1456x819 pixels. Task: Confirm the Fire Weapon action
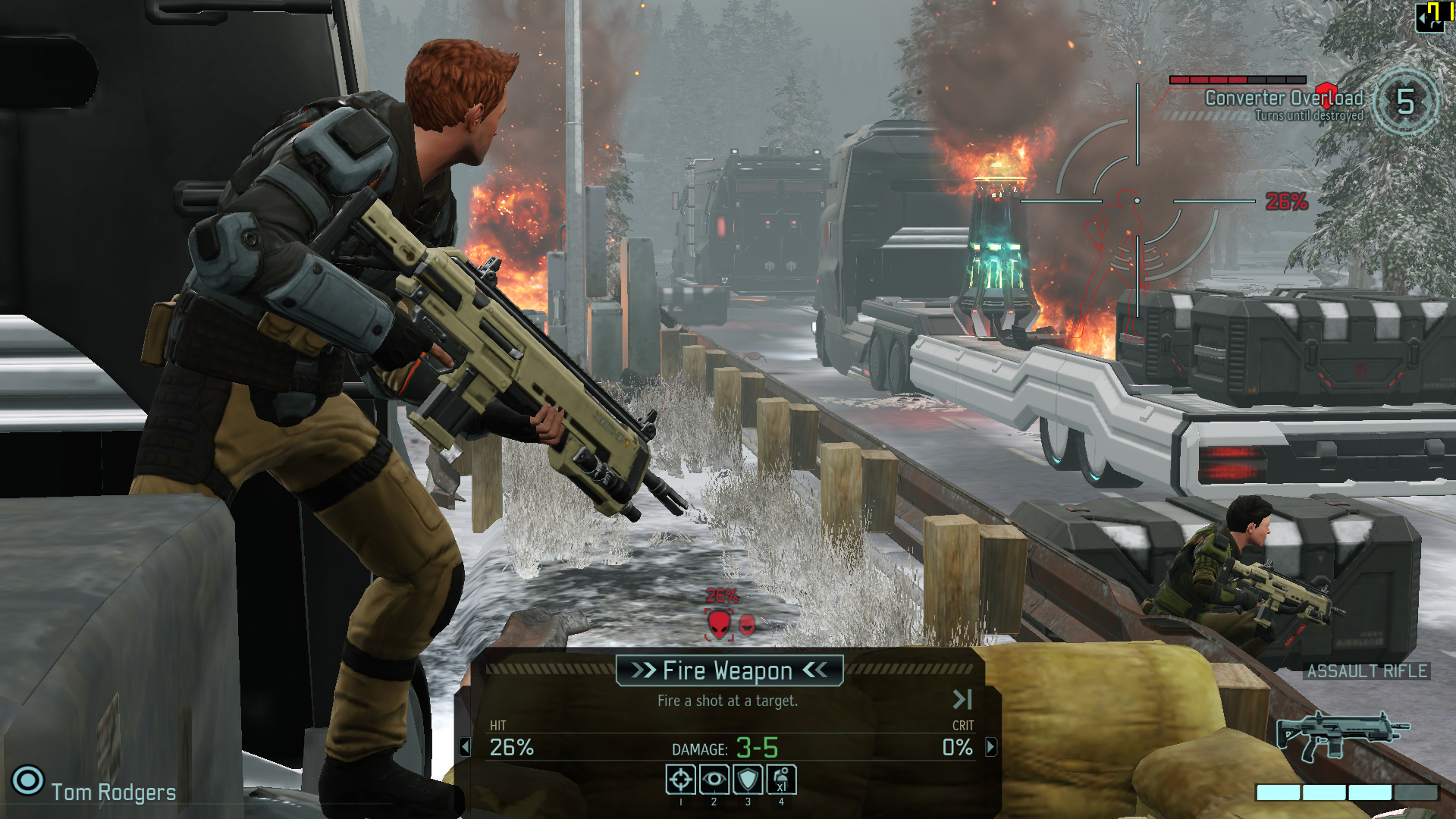pos(729,670)
